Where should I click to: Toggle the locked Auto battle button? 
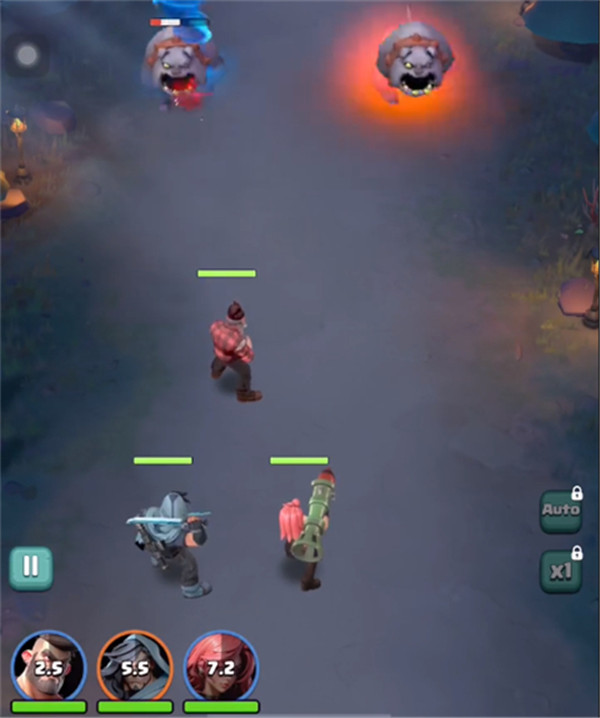pos(561,511)
